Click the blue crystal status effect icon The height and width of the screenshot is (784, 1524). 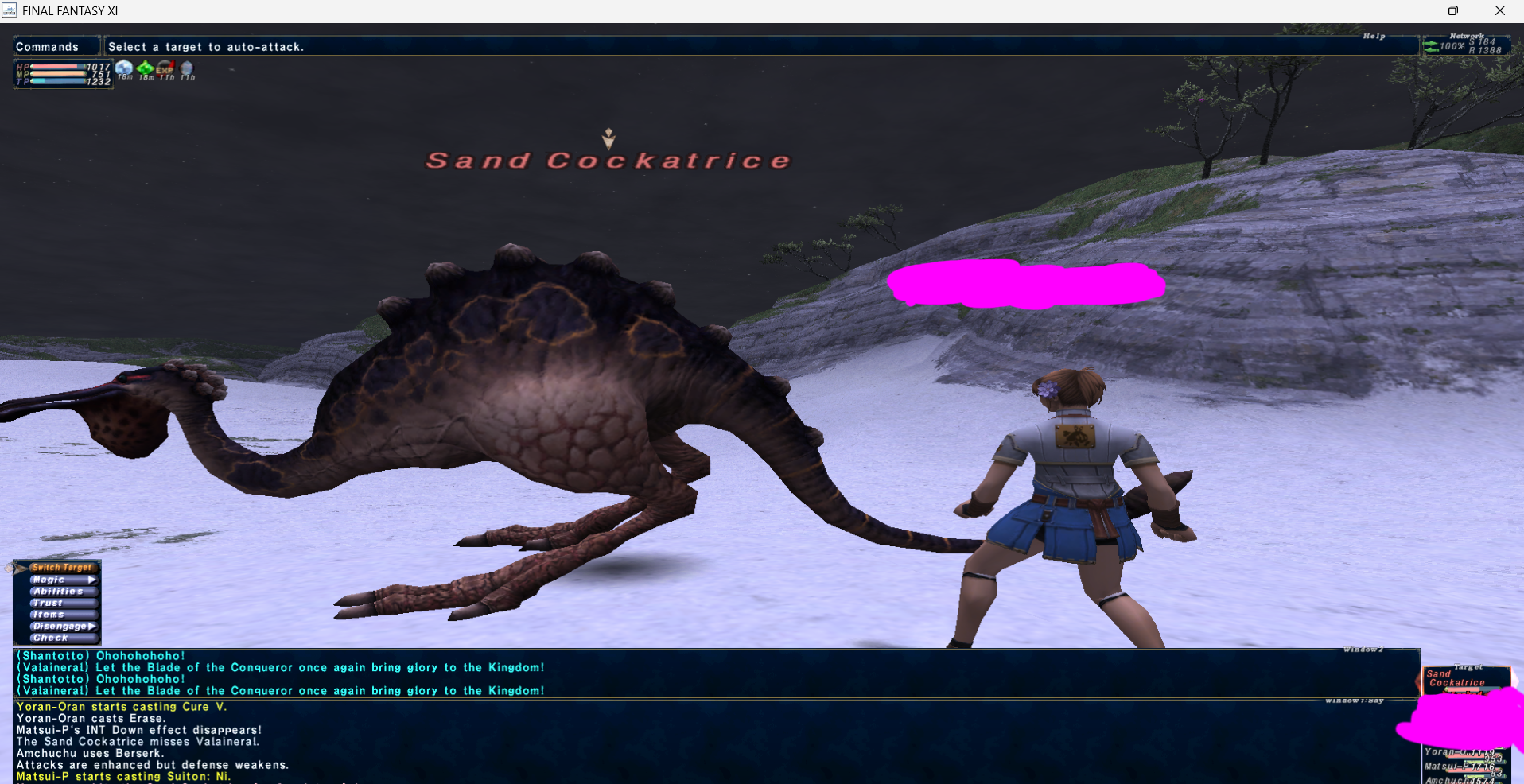124,68
